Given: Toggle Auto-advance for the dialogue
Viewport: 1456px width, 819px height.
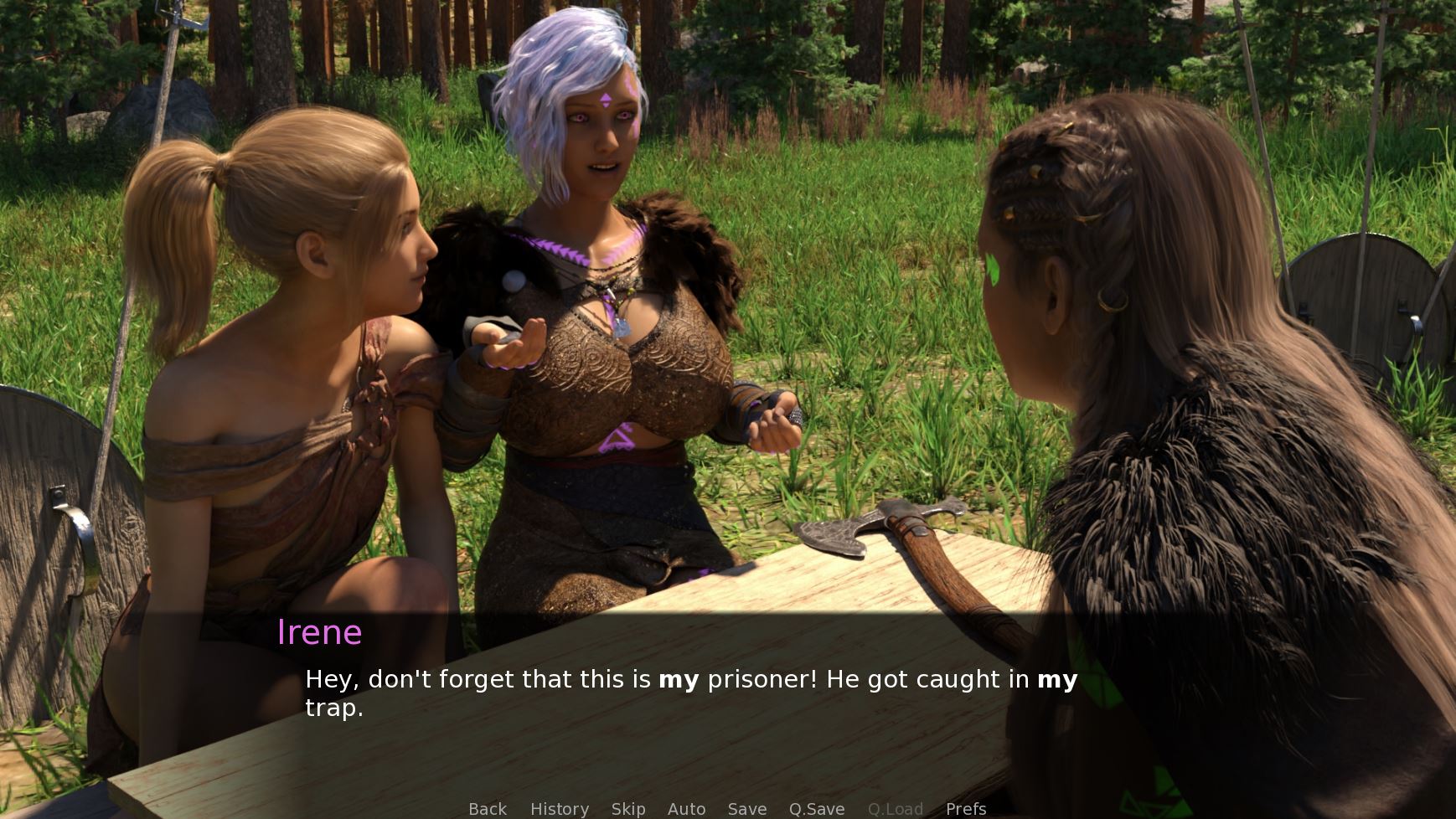Looking at the screenshot, I should coord(686,809).
